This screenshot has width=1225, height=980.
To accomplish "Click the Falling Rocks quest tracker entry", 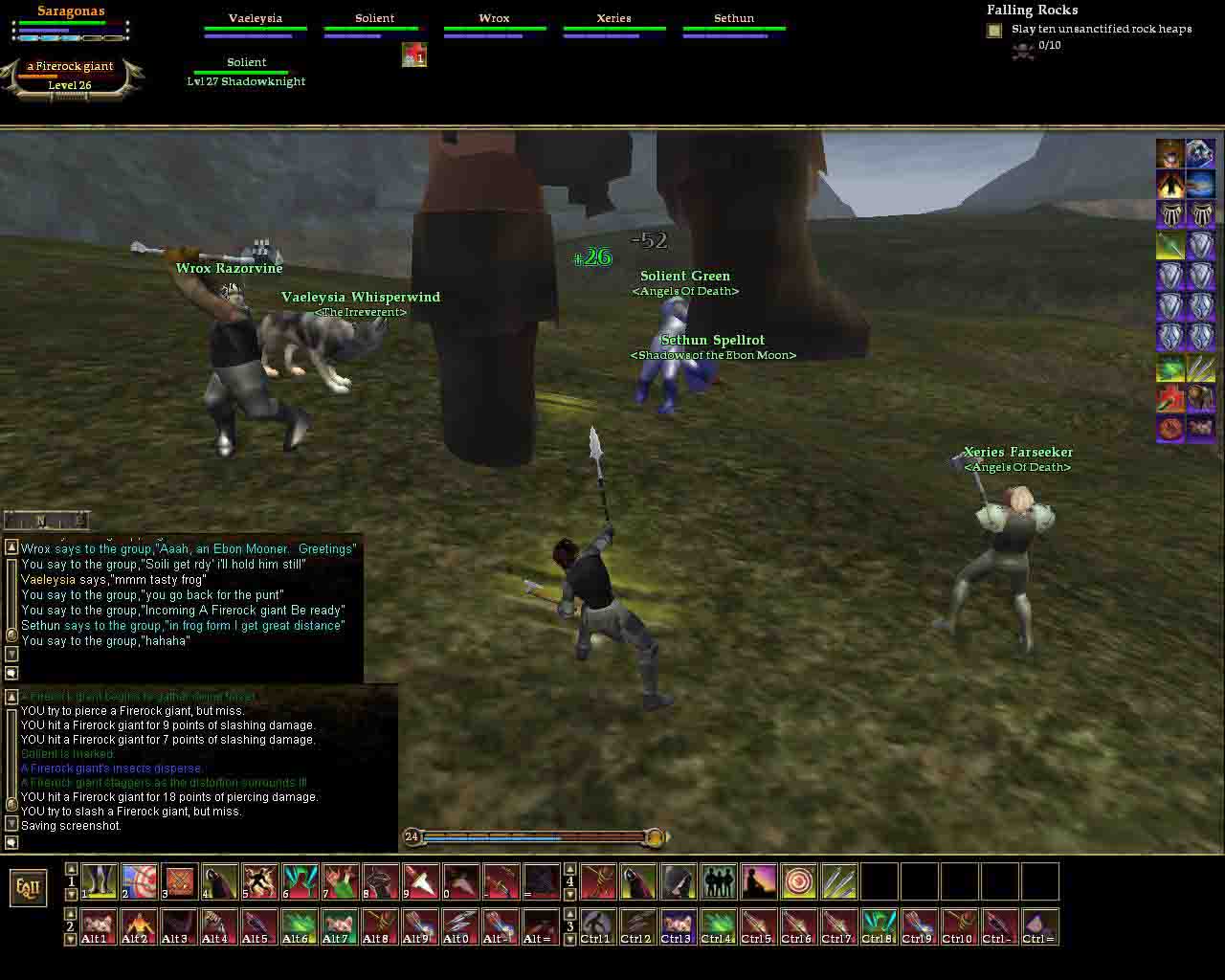I will (x=1032, y=11).
